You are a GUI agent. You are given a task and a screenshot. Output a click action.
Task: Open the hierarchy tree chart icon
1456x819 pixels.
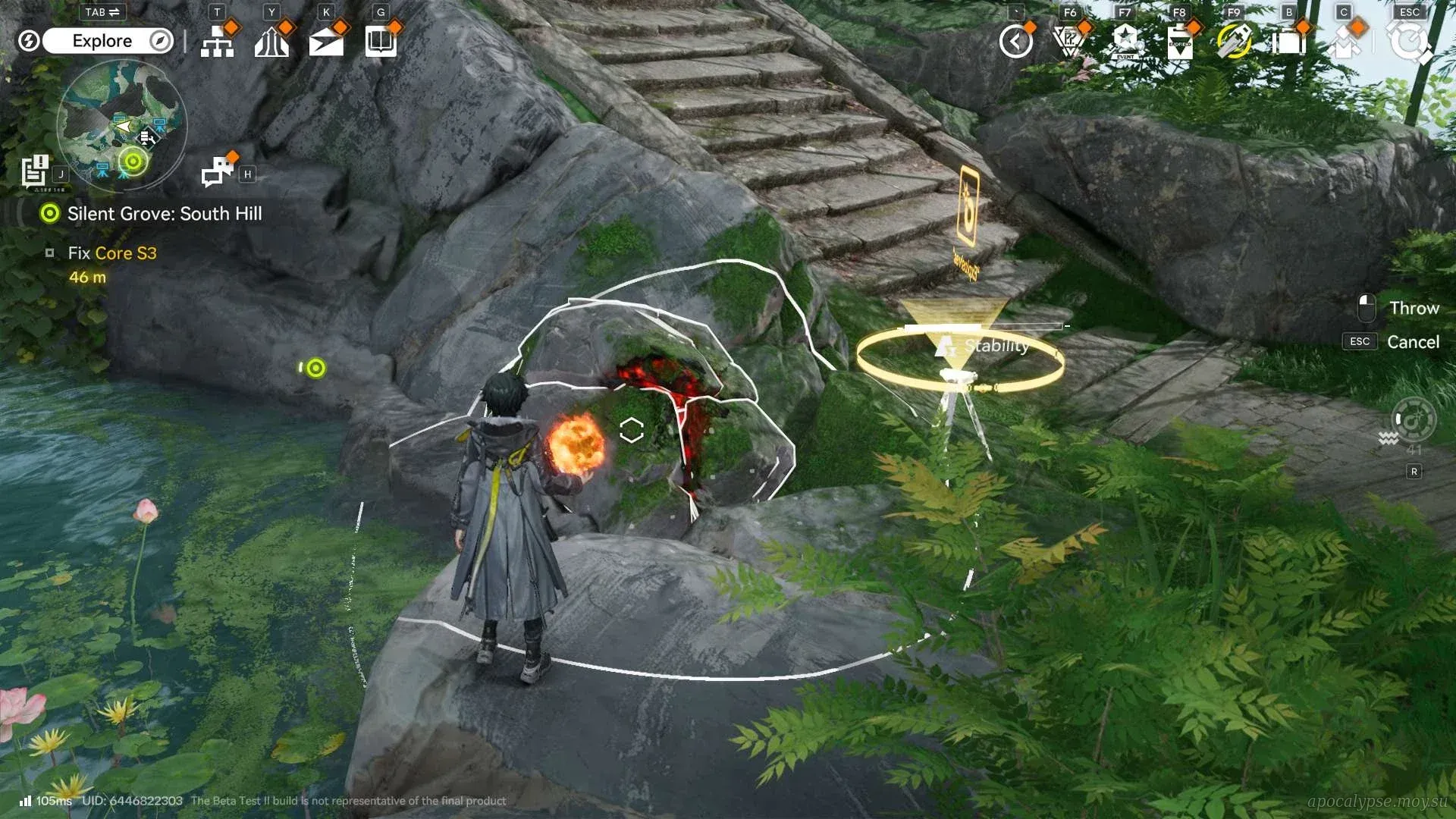tap(217, 42)
